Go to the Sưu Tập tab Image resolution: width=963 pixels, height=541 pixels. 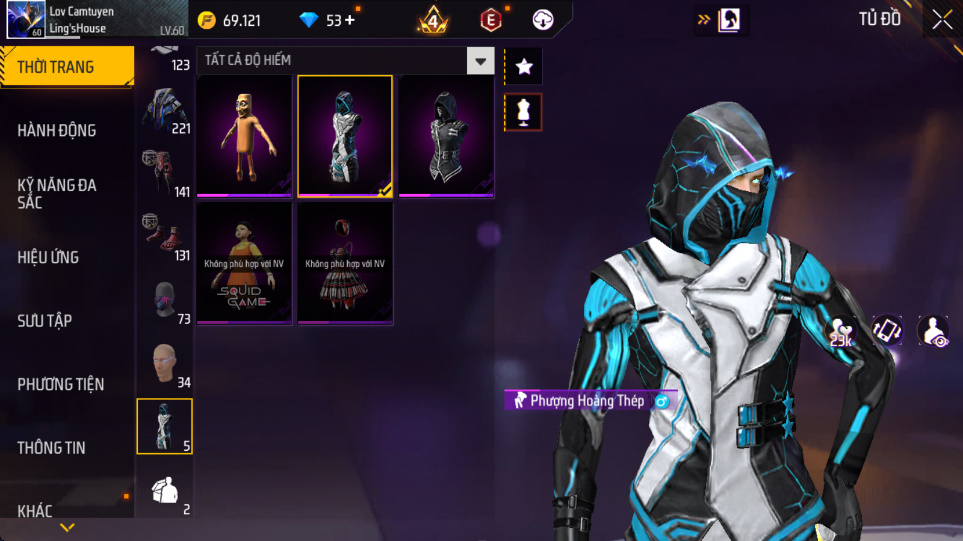(x=45, y=320)
